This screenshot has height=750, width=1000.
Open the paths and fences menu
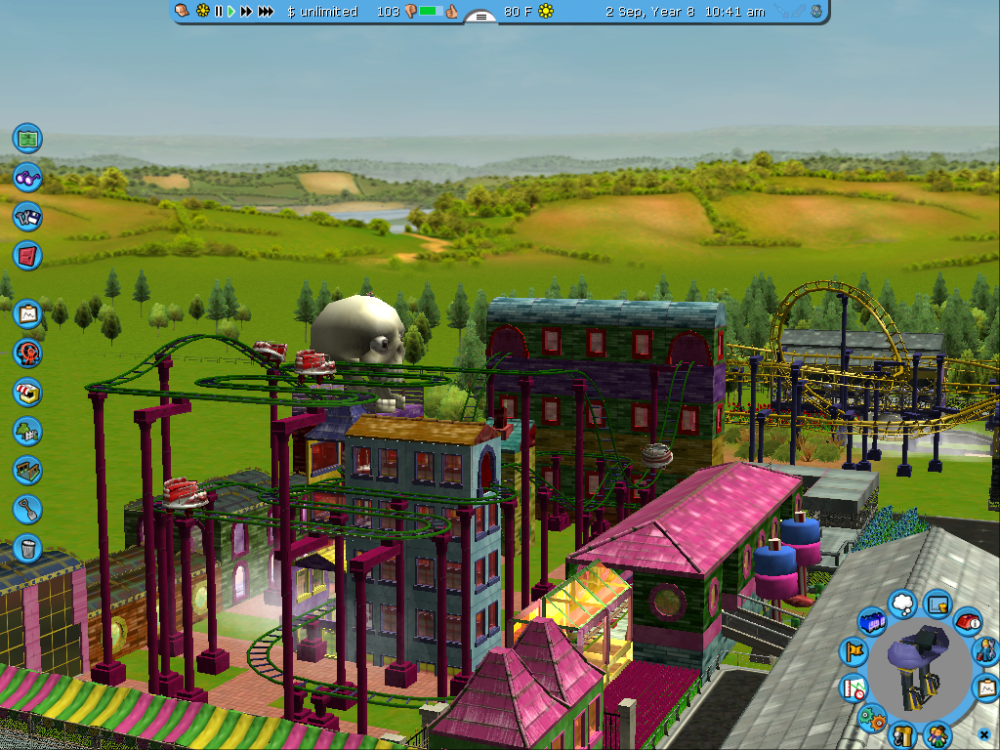(27, 470)
